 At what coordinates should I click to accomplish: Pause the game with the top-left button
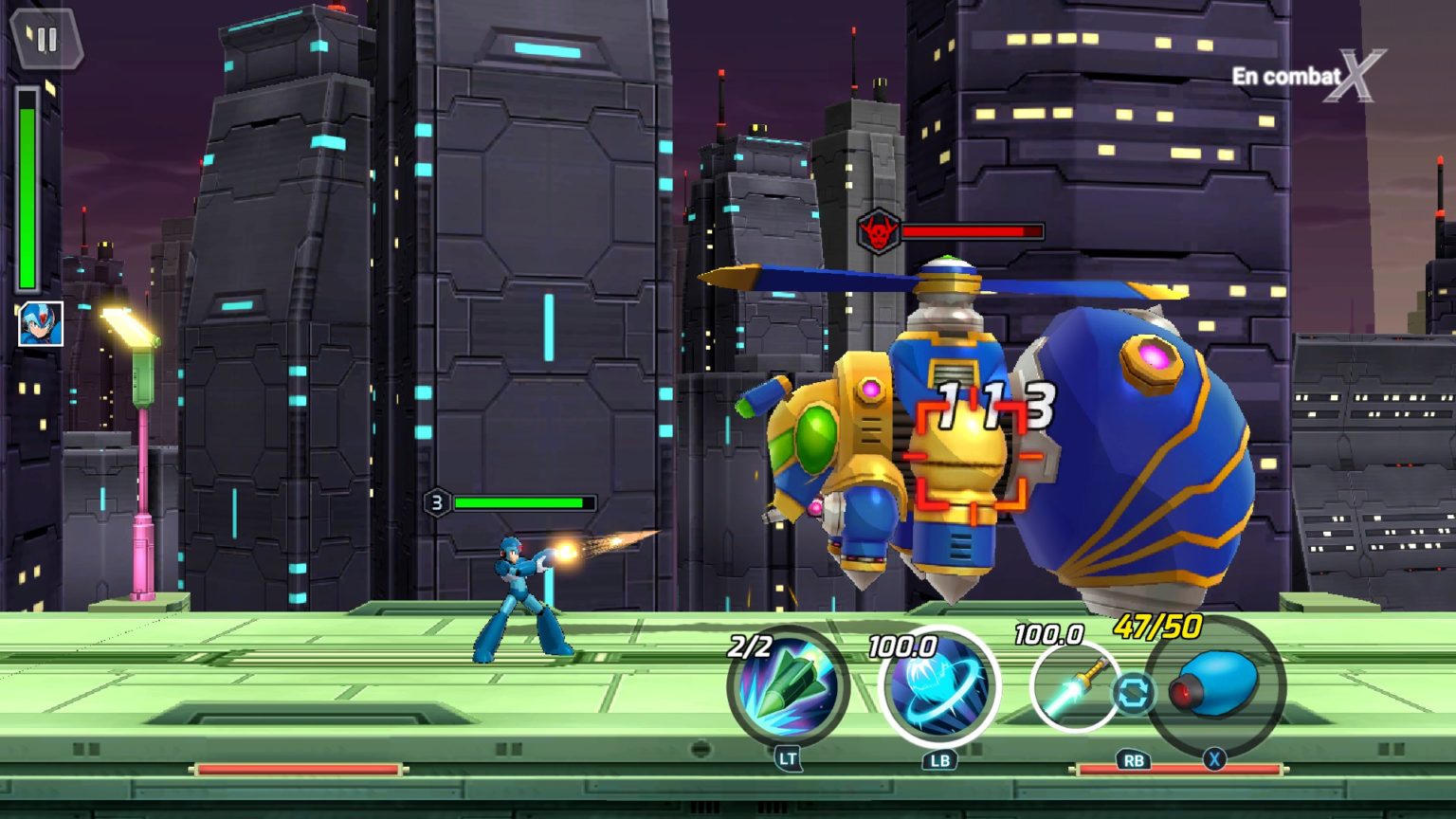pos(46,40)
